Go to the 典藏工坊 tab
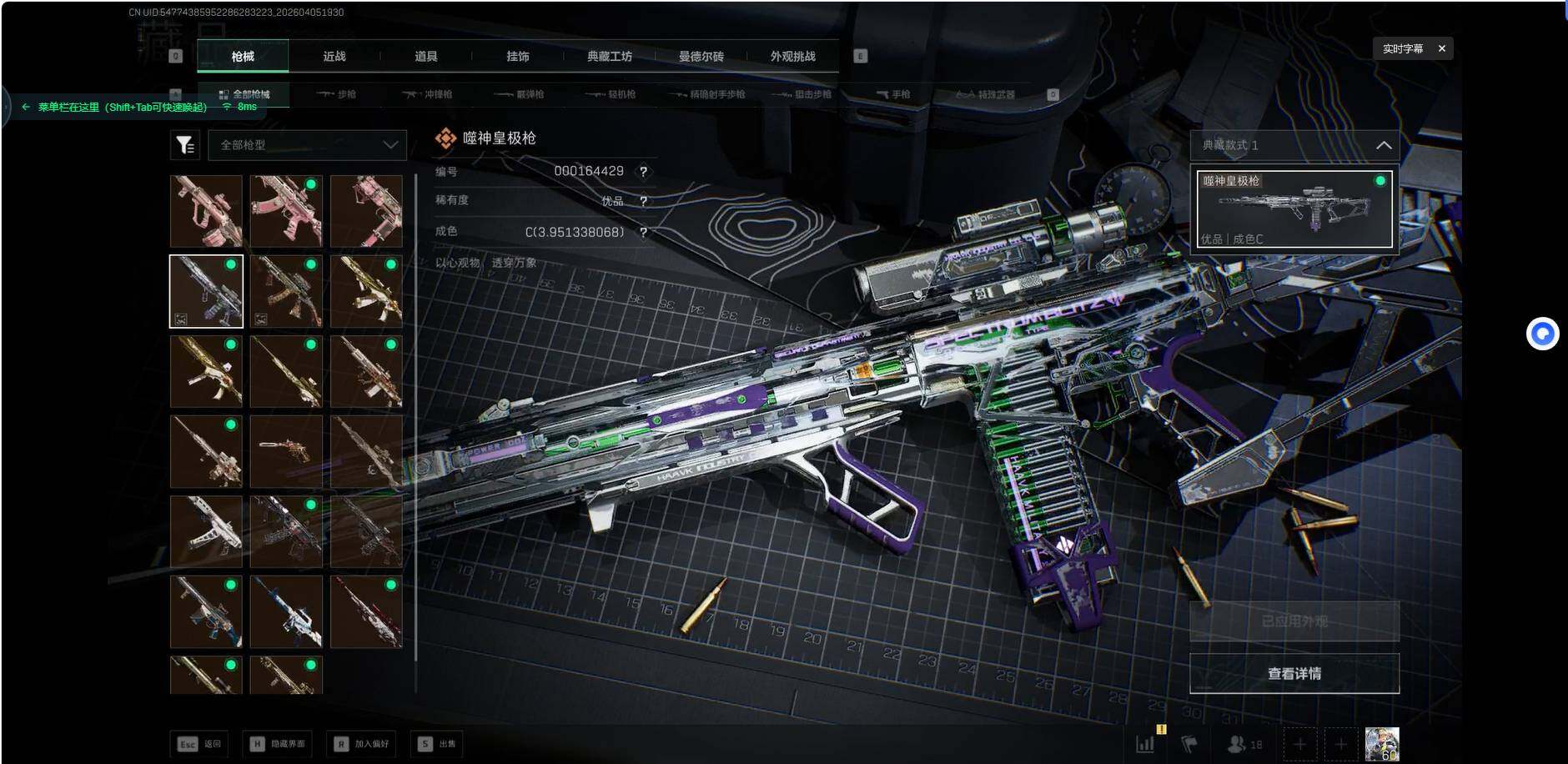Image resolution: width=1568 pixels, height=764 pixels. pos(610,57)
